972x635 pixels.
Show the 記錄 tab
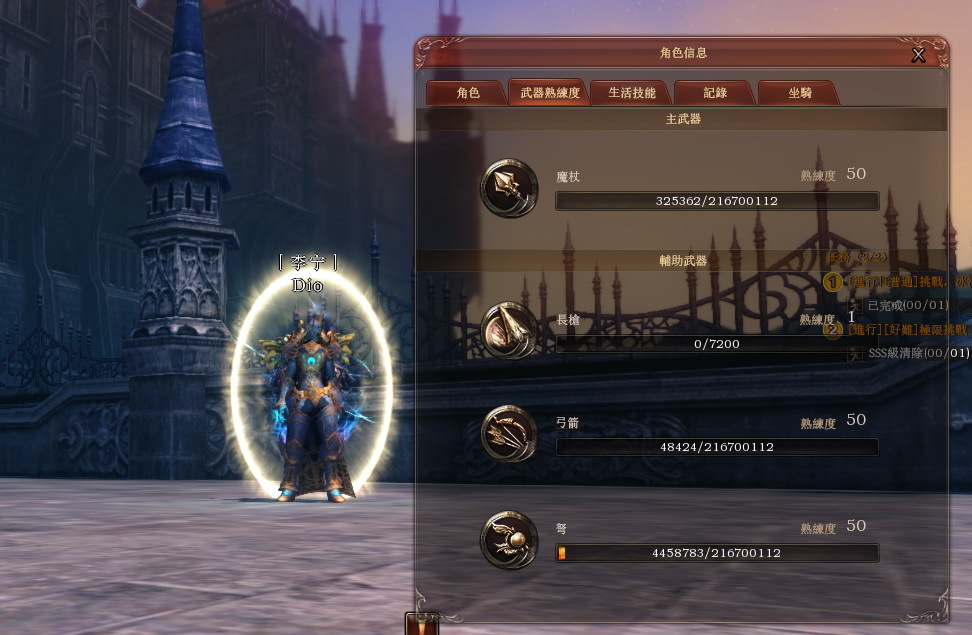click(714, 93)
